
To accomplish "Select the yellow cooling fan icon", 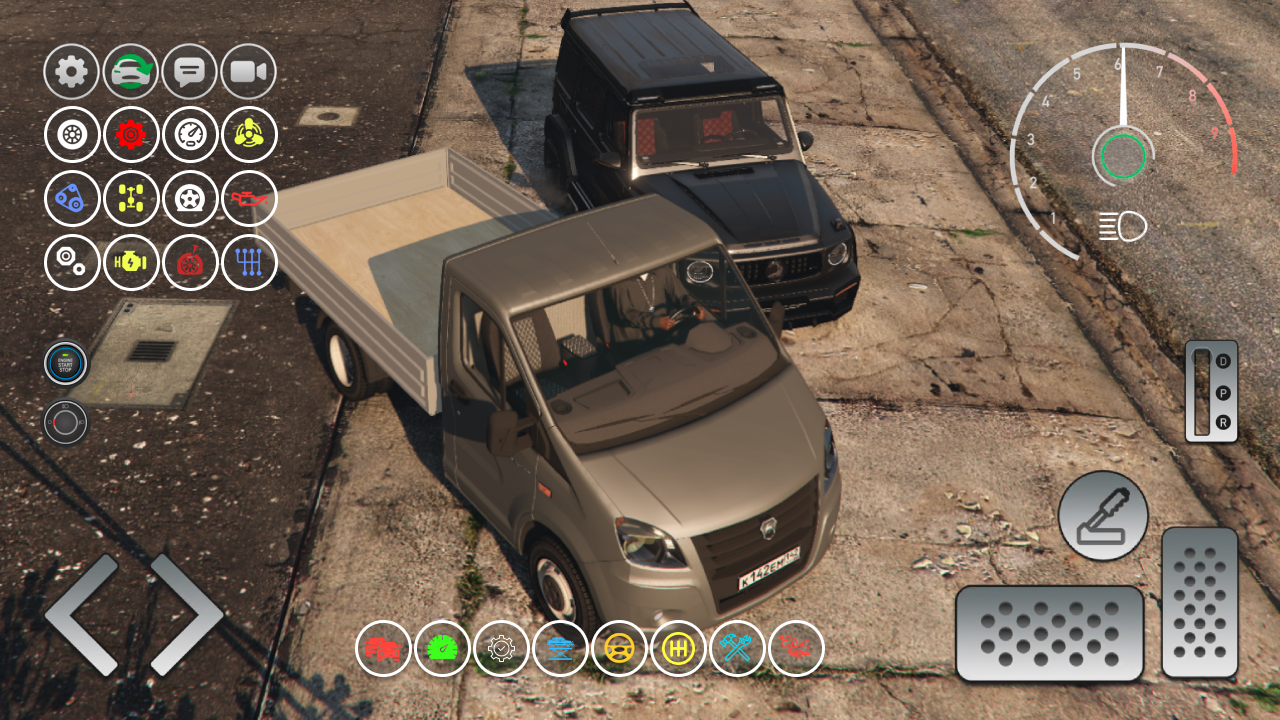I will point(249,134).
